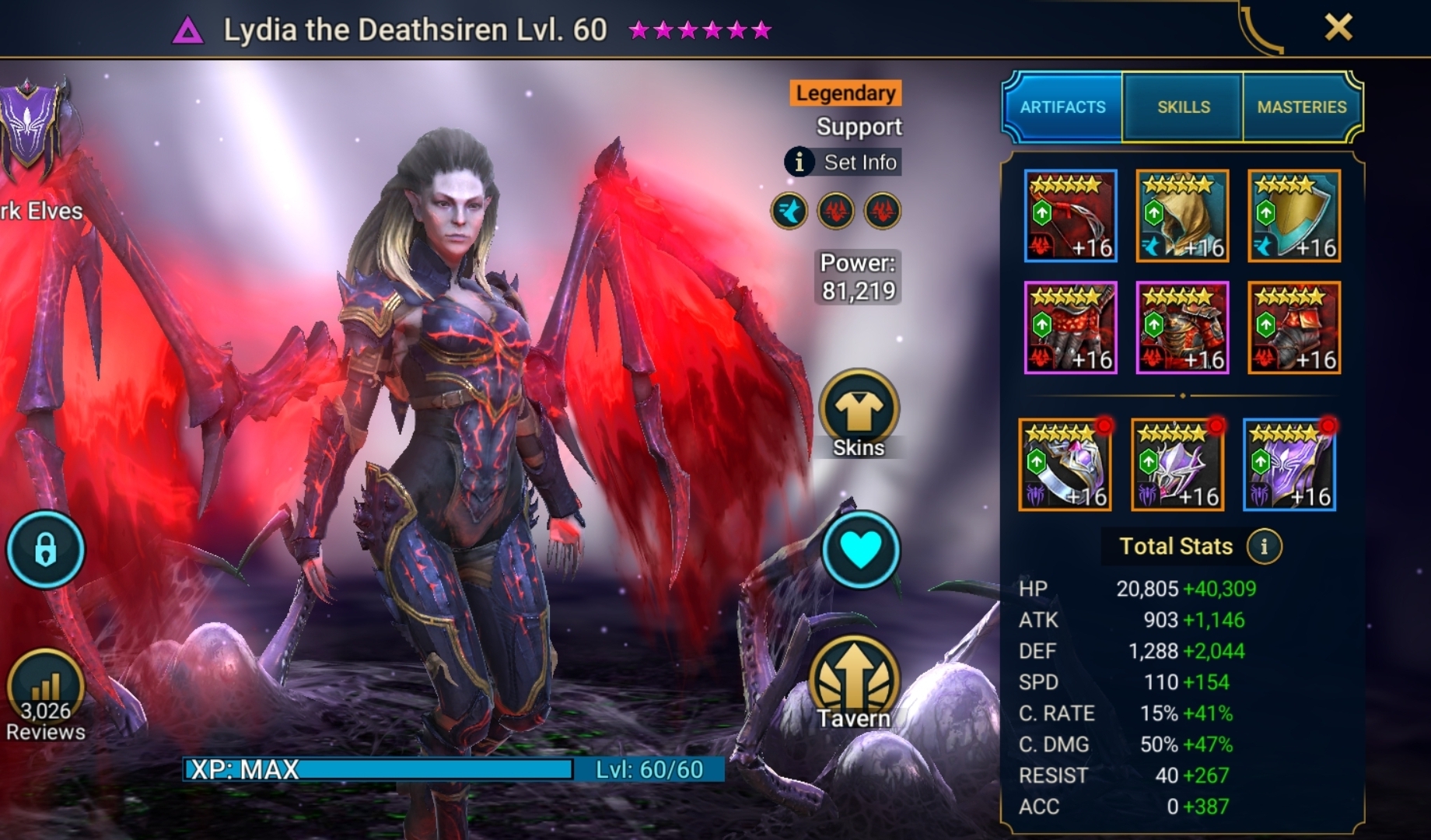The height and width of the screenshot is (840, 1431).
Task: Upgrade Lydia at the Tavern
Action: pos(858,677)
